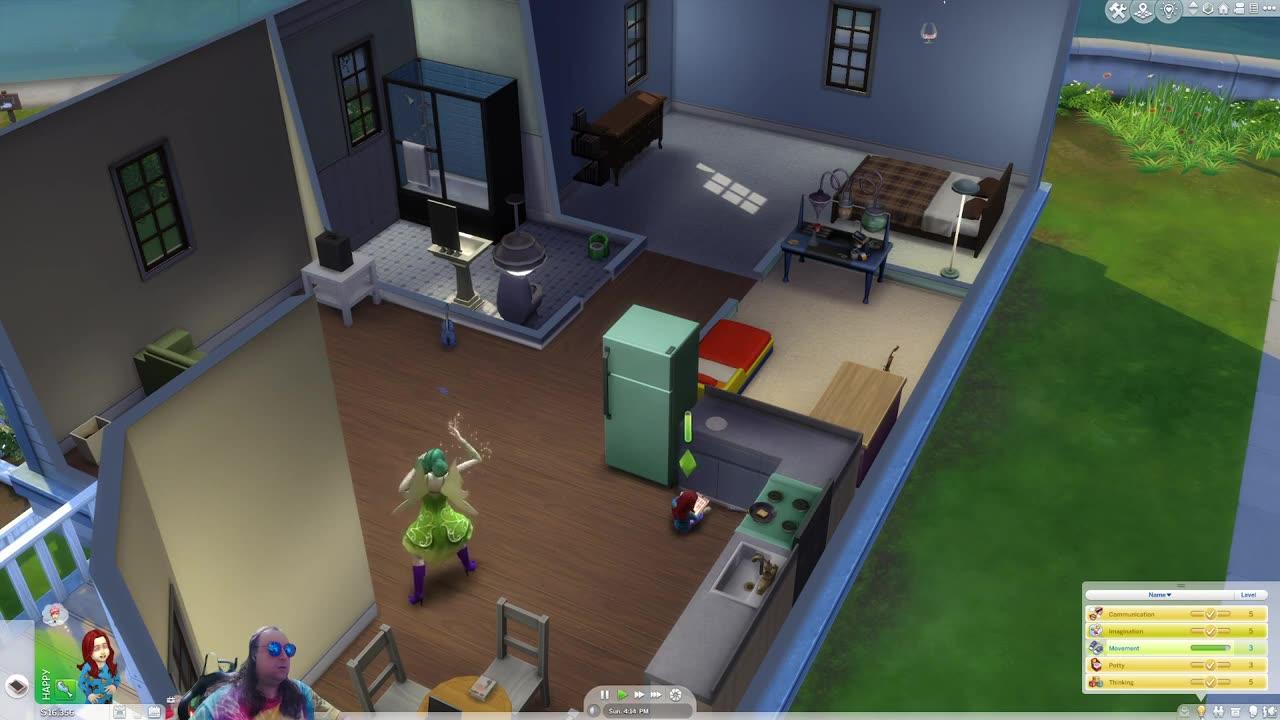Viewport: 1280px width, 720px height.
Task: Open the options menu via the three-dots icon
Action: 1267,9
